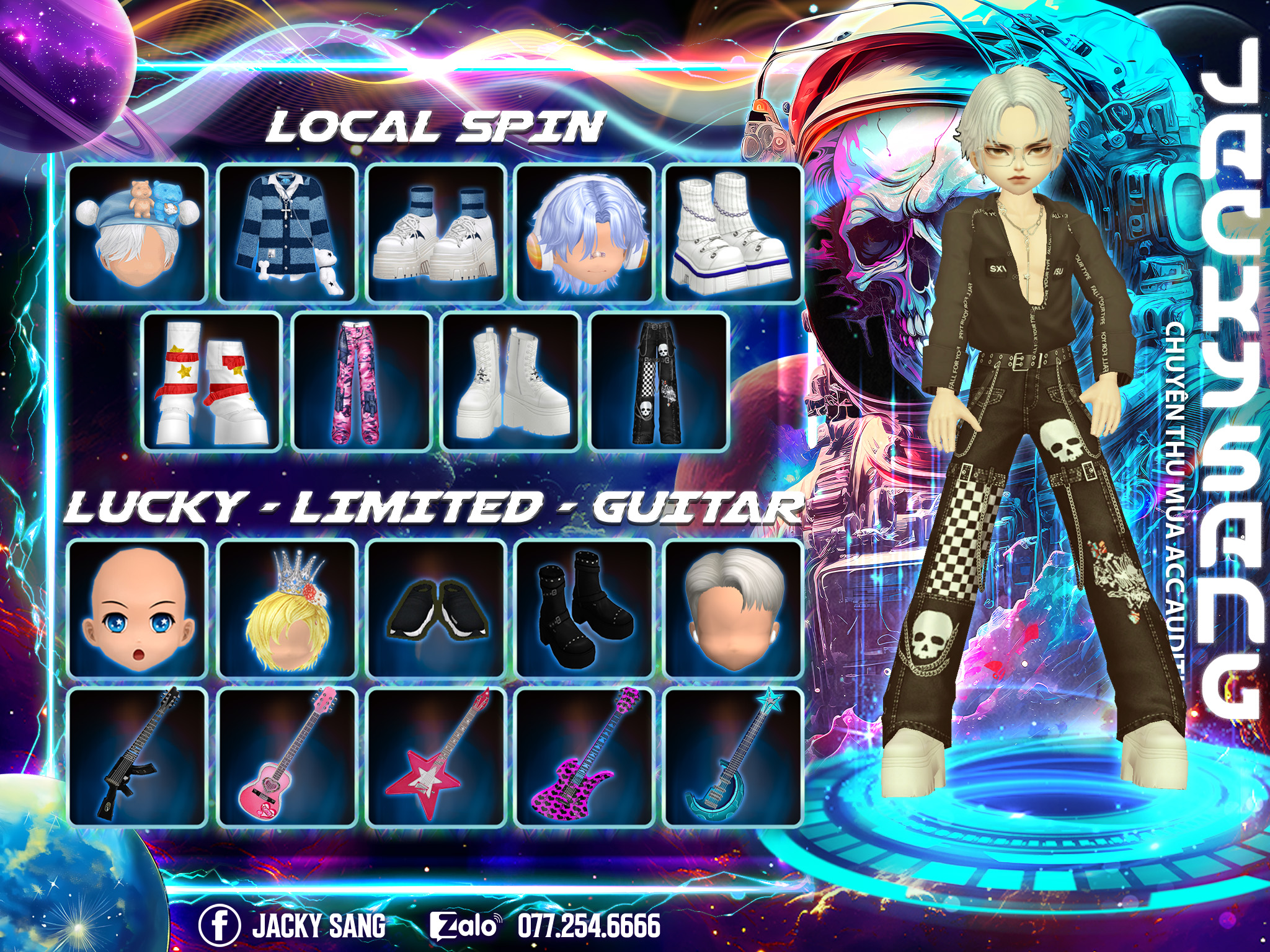
Task: Pick the rifle-shaped black guitar
Action: click(136, 756)
